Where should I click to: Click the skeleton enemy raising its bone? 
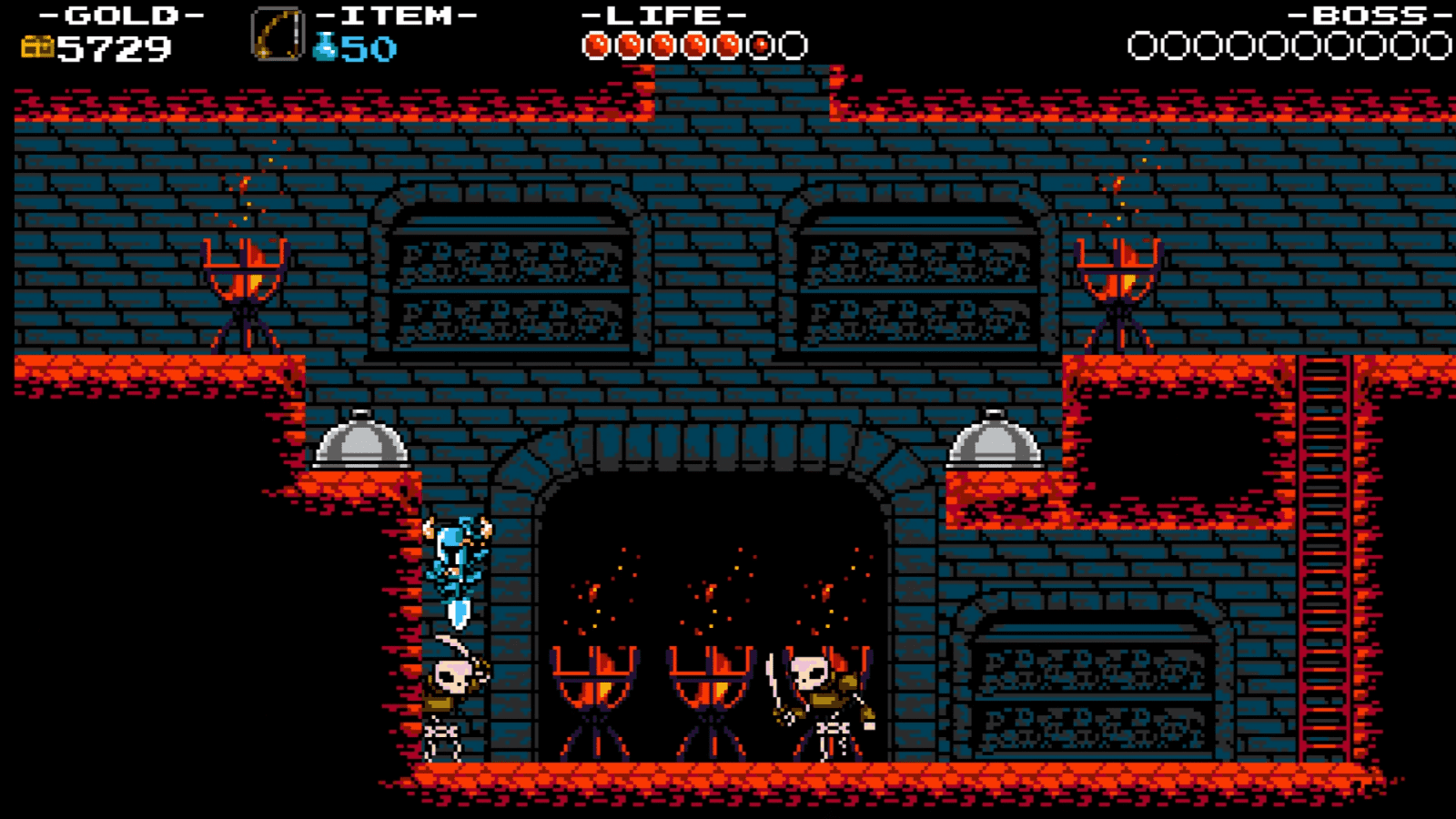(824, 696)
